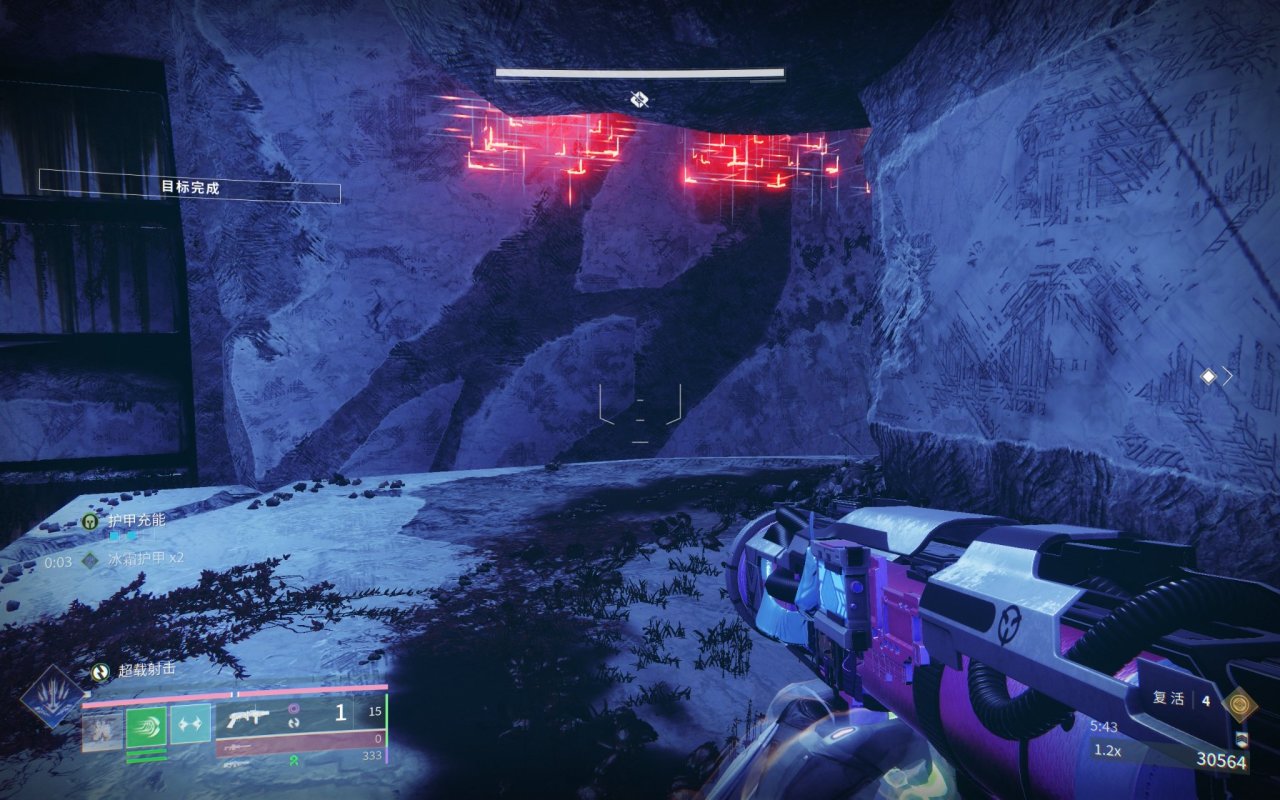Click the boss marker icon under health bar
1280x800 pixels.
coord(640,99)
